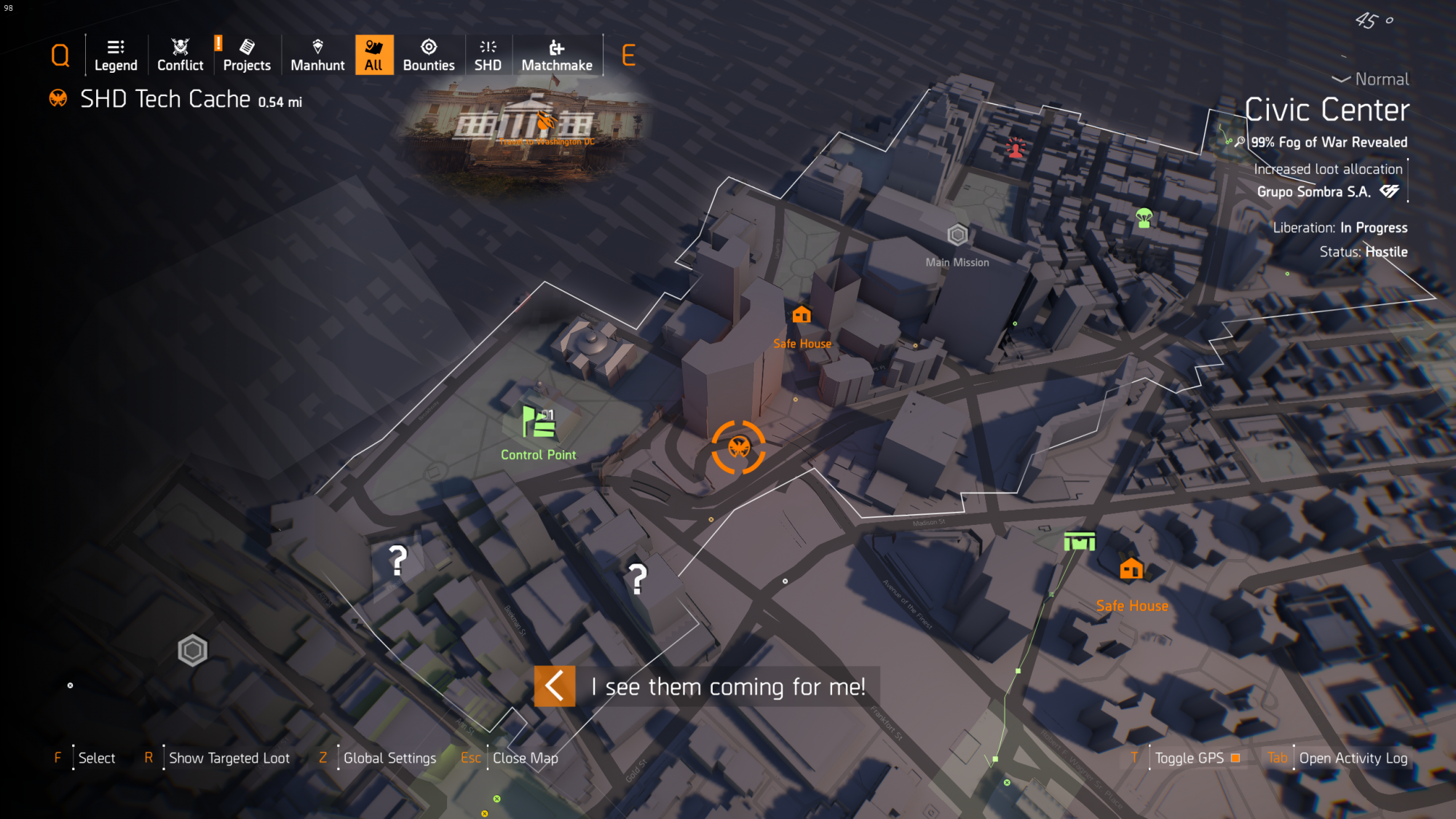Switch to the SHD tab
Image resolution: width=1456 pixels, height=819 pixels.
click(488, 55)
